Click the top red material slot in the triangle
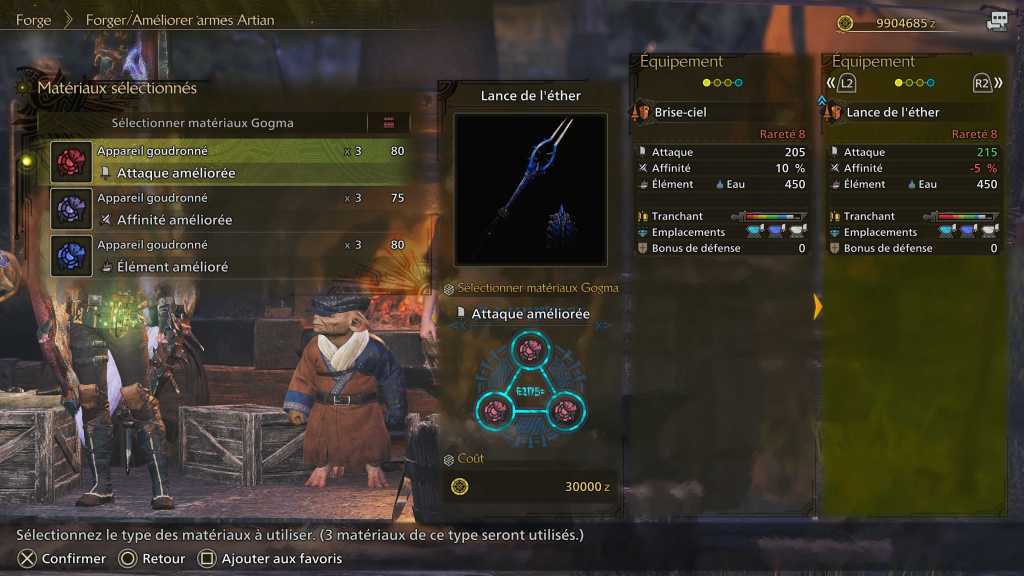 click(x=530, y=349)
